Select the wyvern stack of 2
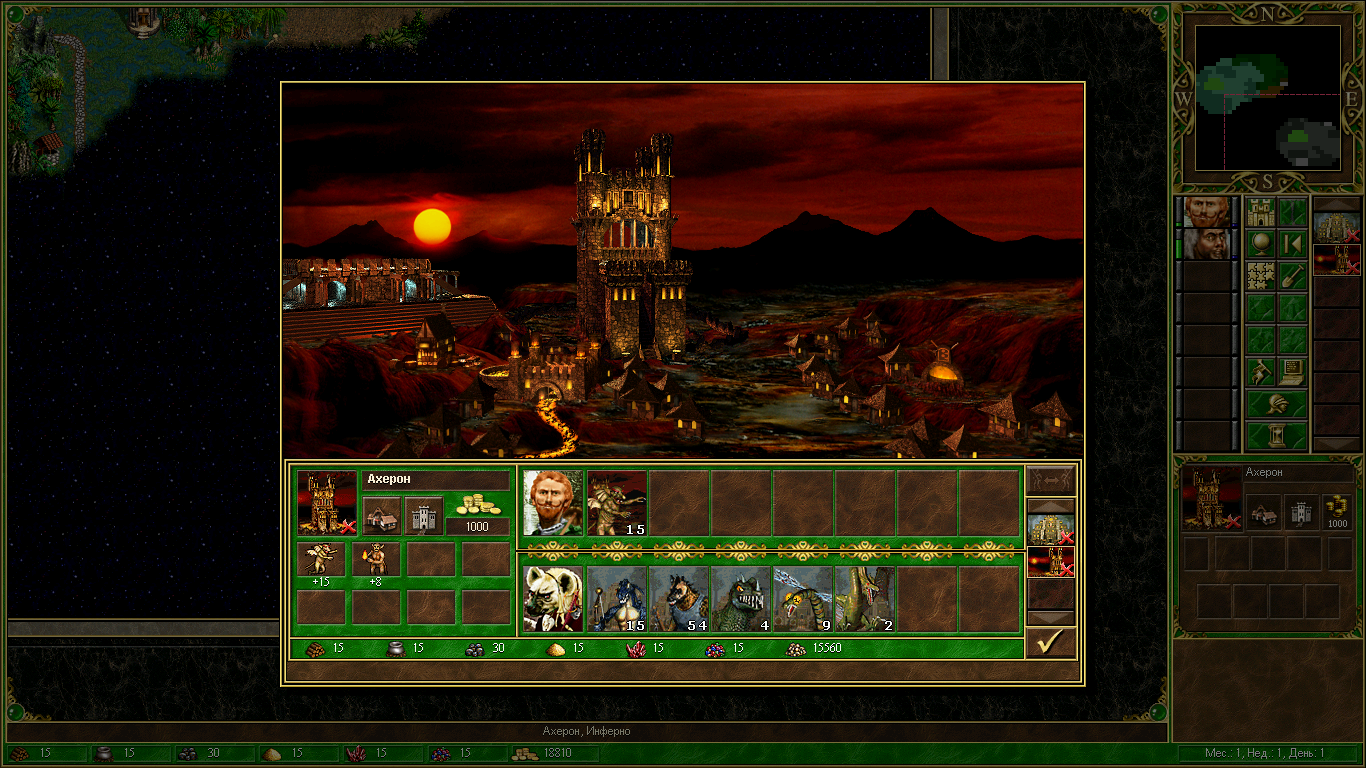 coord(865,599)
